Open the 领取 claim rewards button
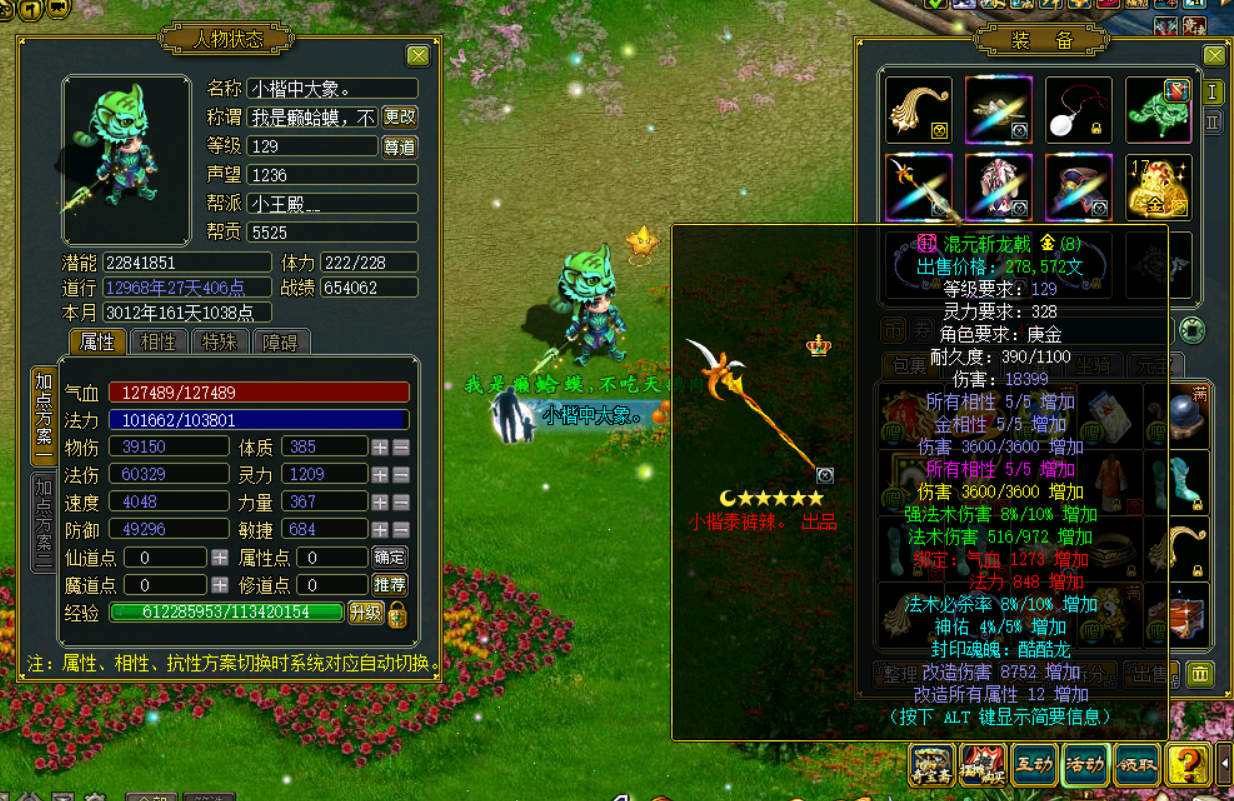The image size is (1234, 801). coord(1136,766)
